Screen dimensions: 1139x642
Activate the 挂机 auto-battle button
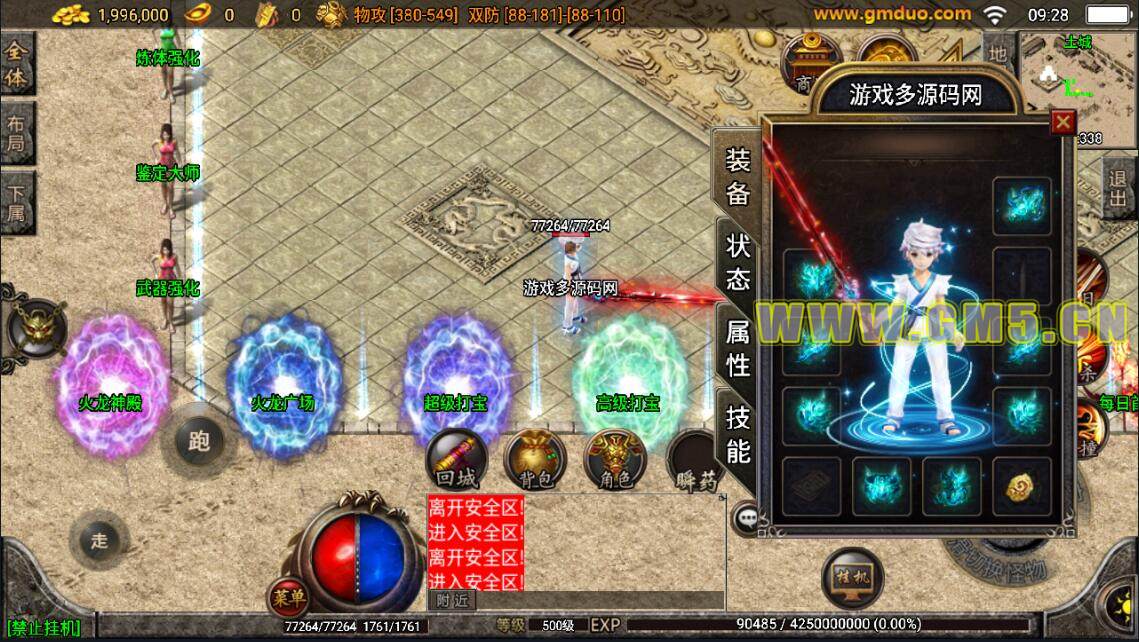(852, 578)
